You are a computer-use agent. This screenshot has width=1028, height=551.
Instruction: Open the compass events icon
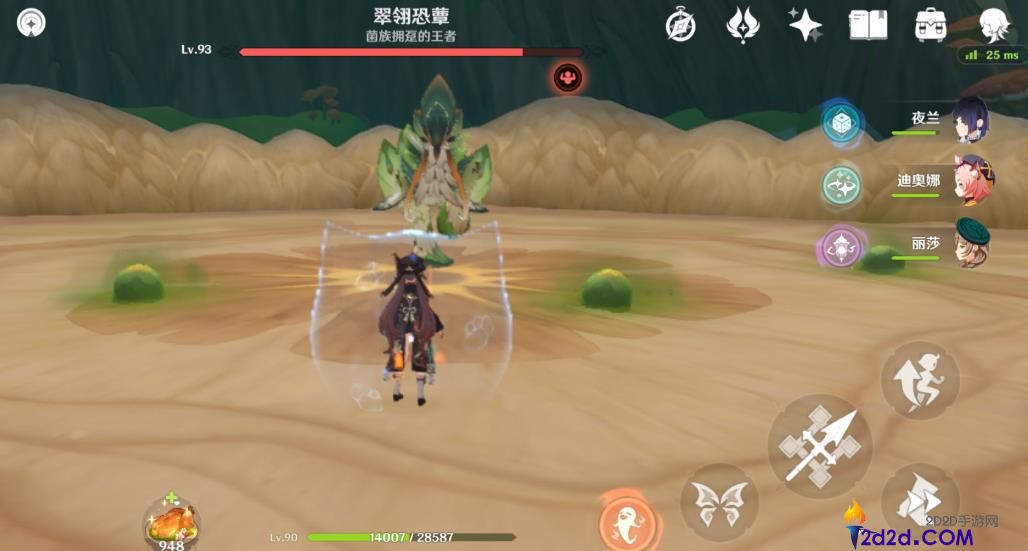click(680, 25)
